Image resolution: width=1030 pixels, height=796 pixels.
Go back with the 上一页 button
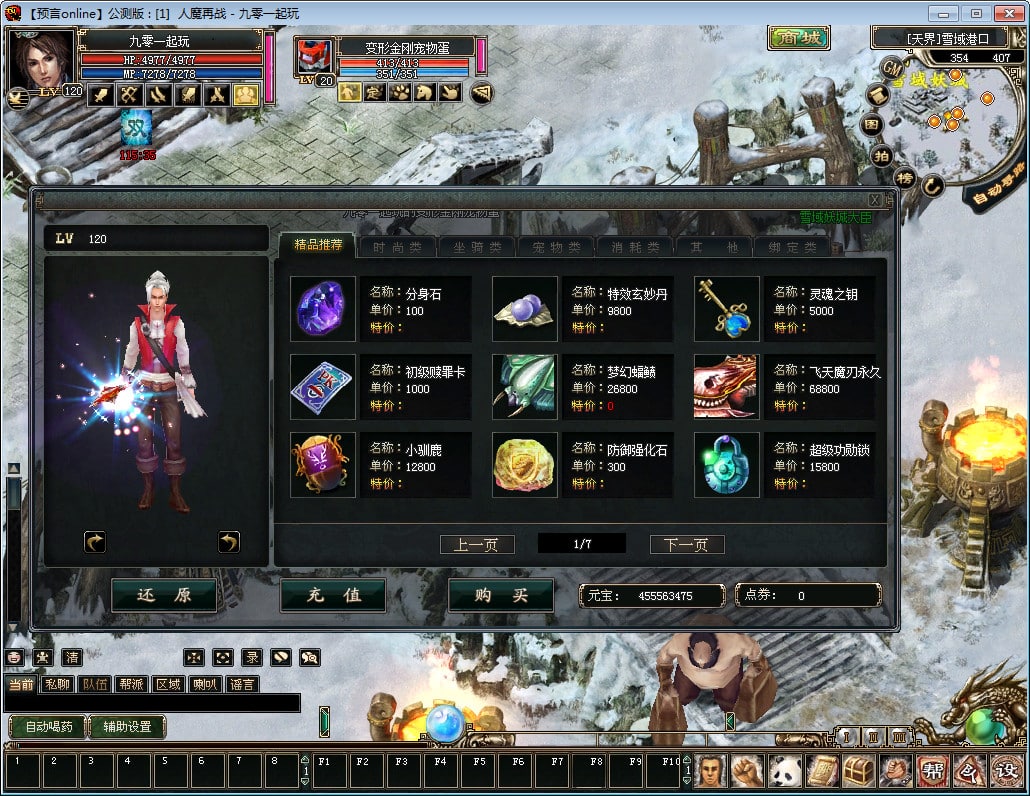coord(477,545)
